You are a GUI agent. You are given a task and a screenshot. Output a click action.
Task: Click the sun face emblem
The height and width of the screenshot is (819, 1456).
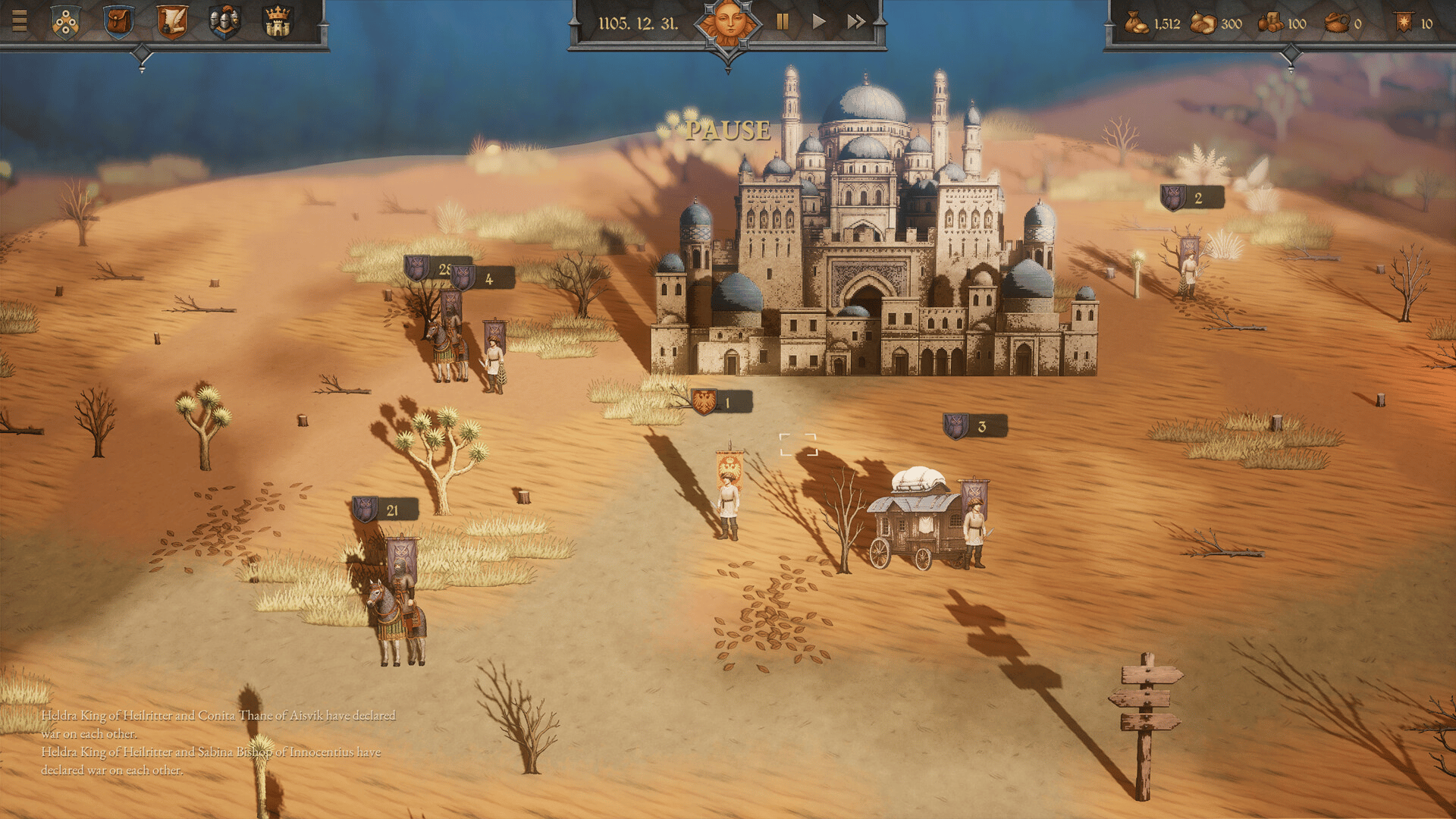coord(727,23)
